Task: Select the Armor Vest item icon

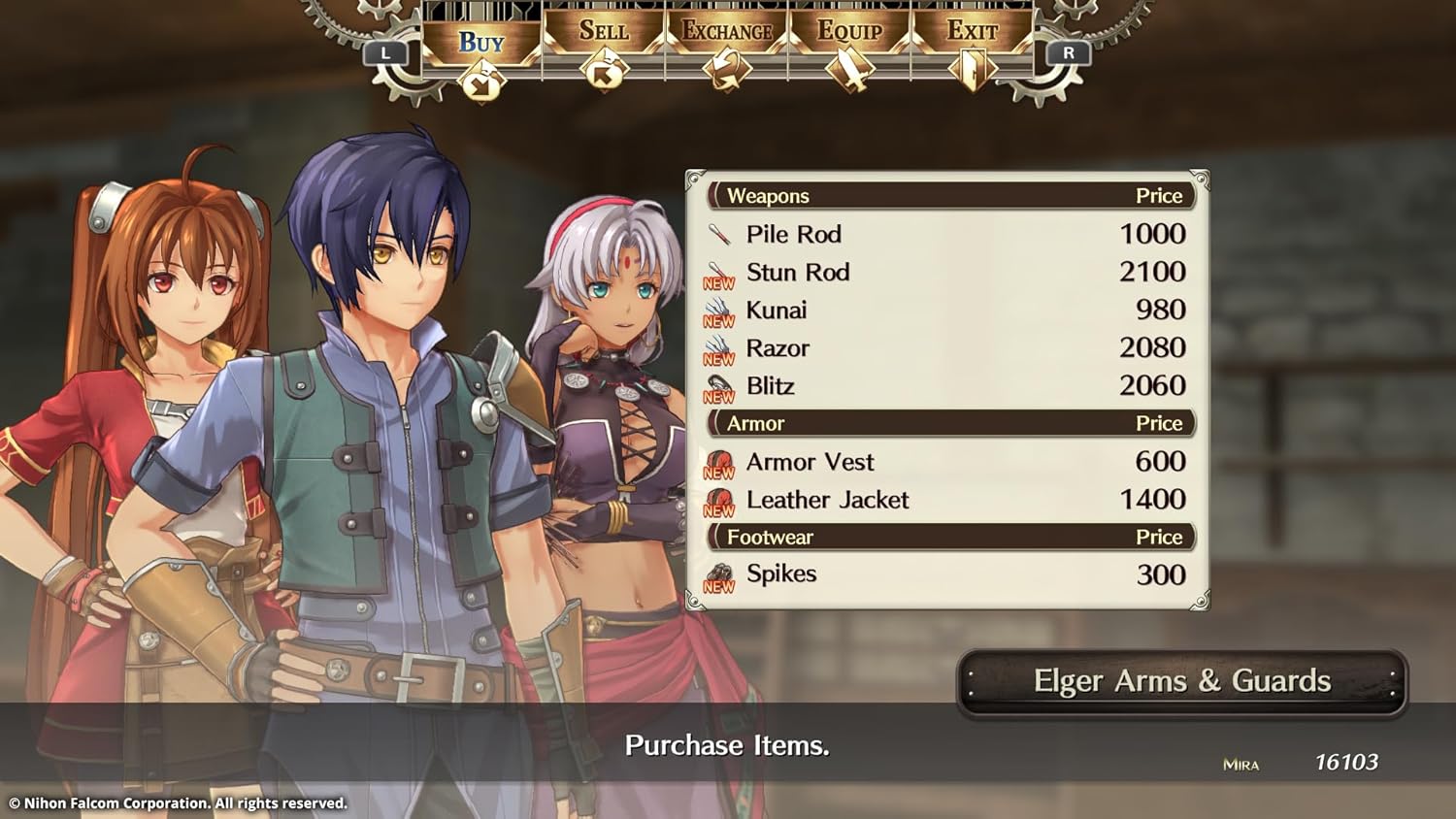Action: point(718,458)
